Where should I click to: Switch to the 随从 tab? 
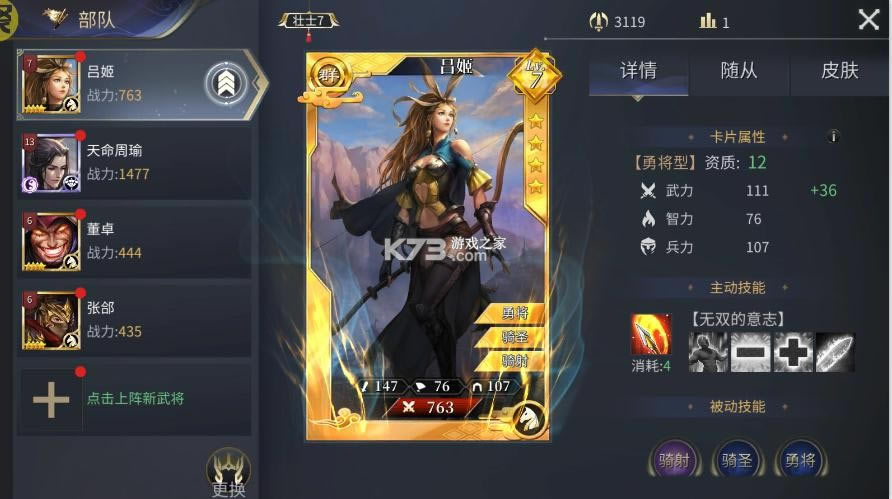738,71
